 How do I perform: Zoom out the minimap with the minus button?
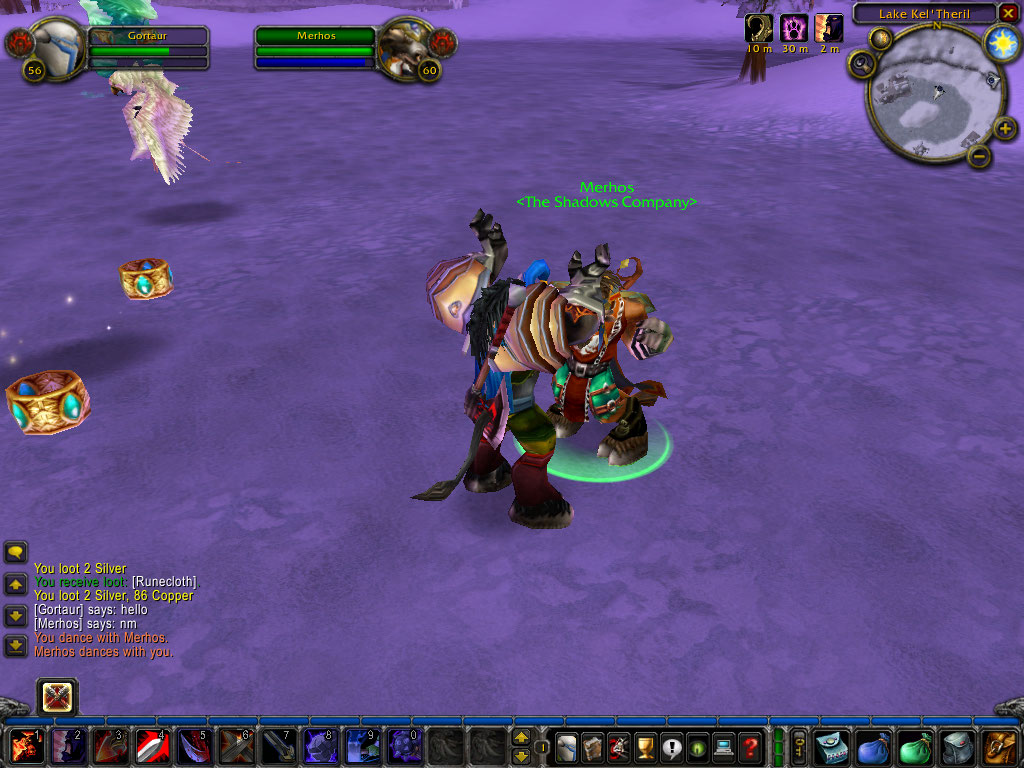pos(979,156)
